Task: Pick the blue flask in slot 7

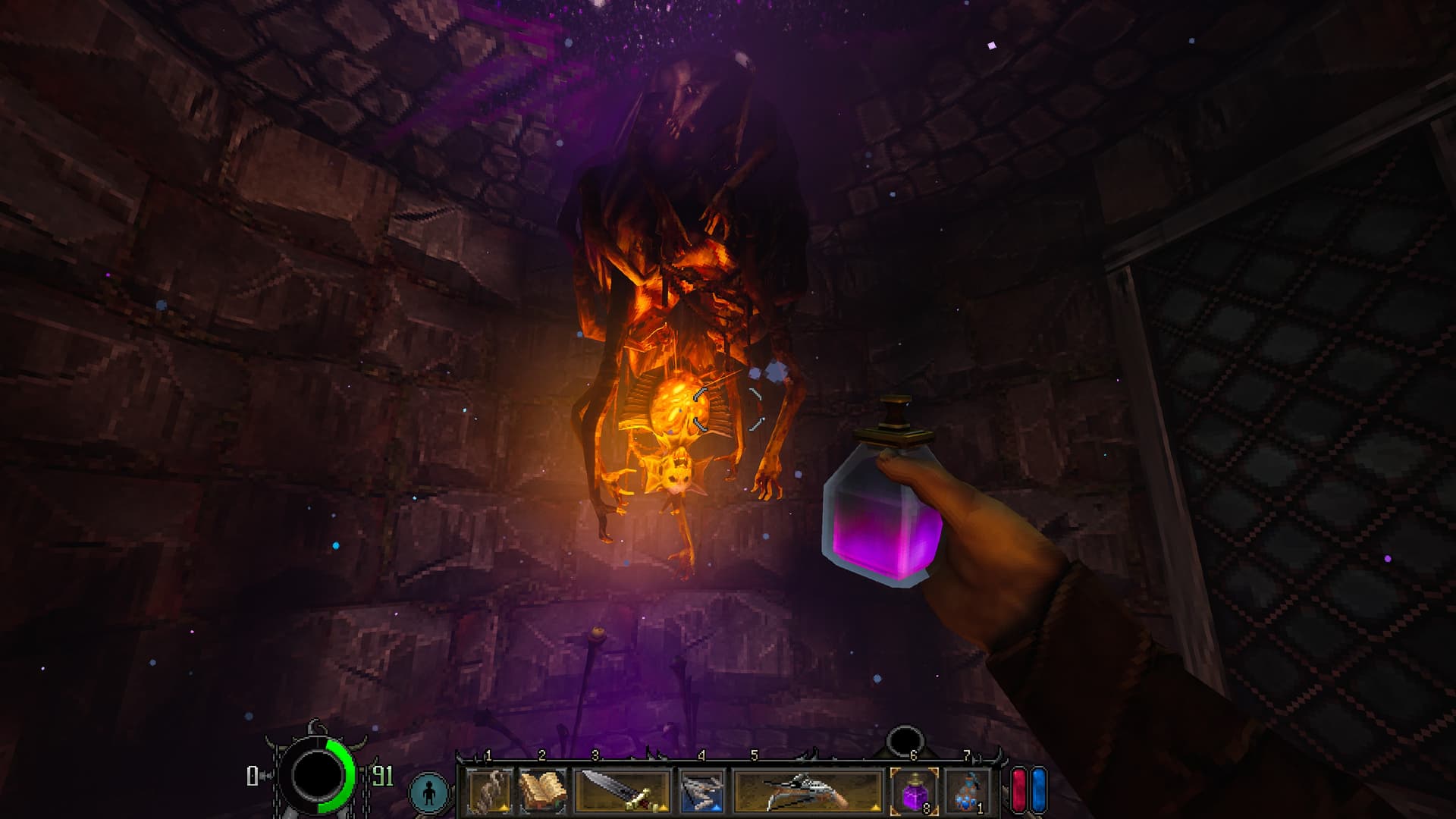Action: click(967, 792)
